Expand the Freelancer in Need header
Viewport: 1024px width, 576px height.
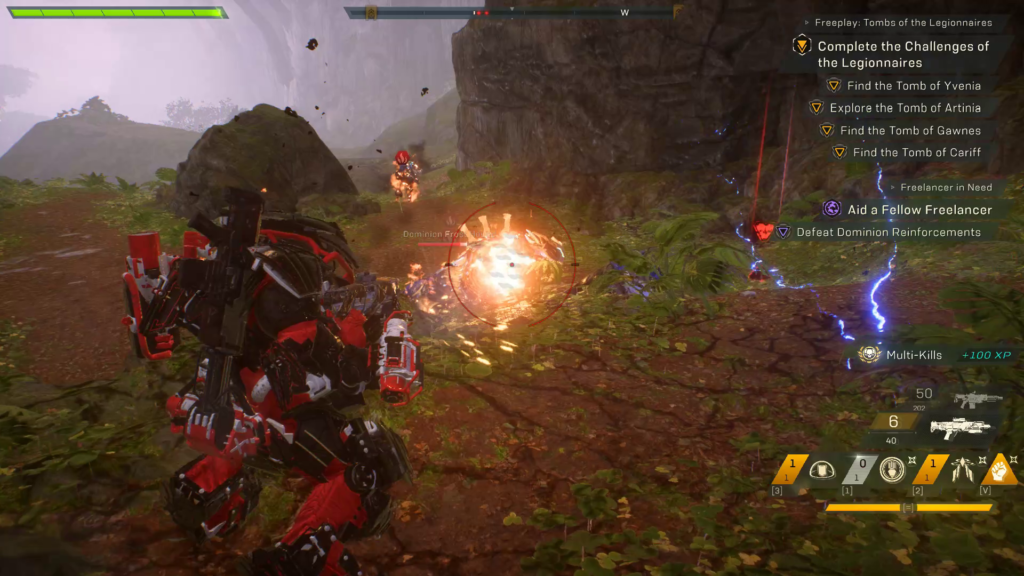(x=945, y=187)
